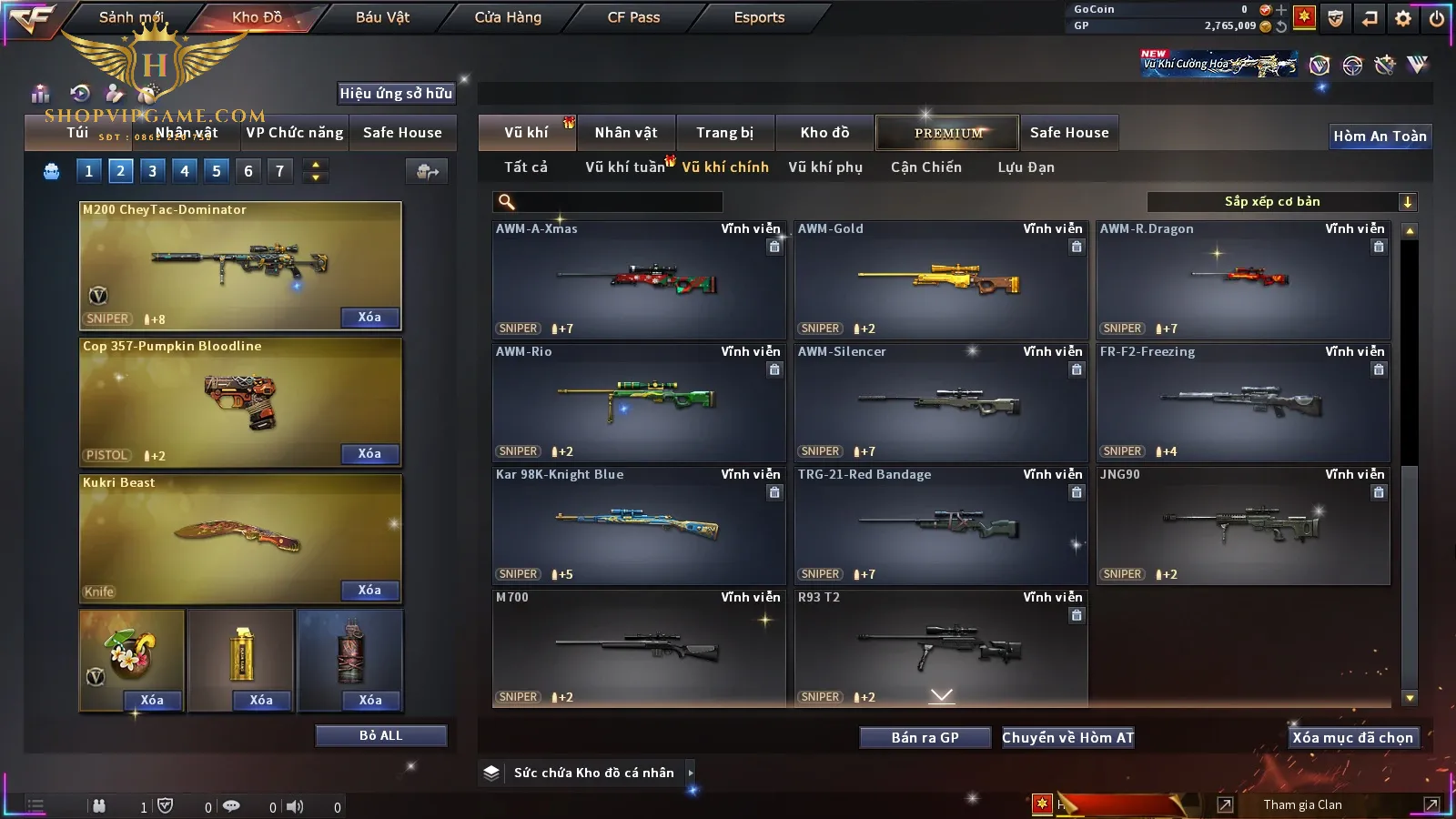Select the Vũ khí phụ category
This screenshot has height=819, width=1456.
tap(824, 167)
